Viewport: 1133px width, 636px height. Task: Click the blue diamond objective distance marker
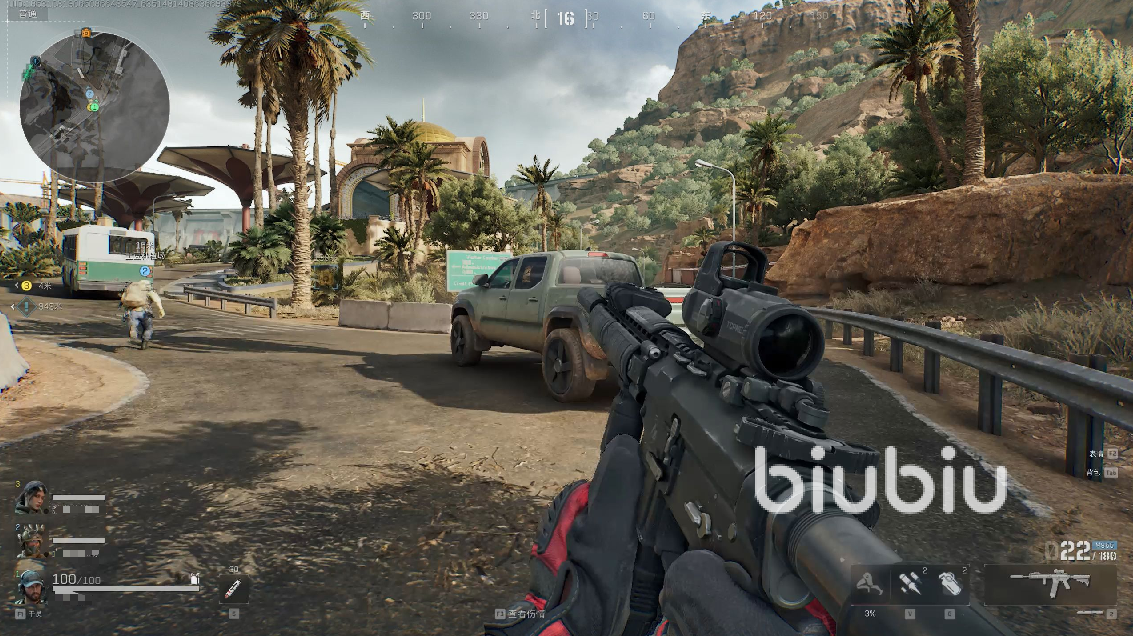26,306
